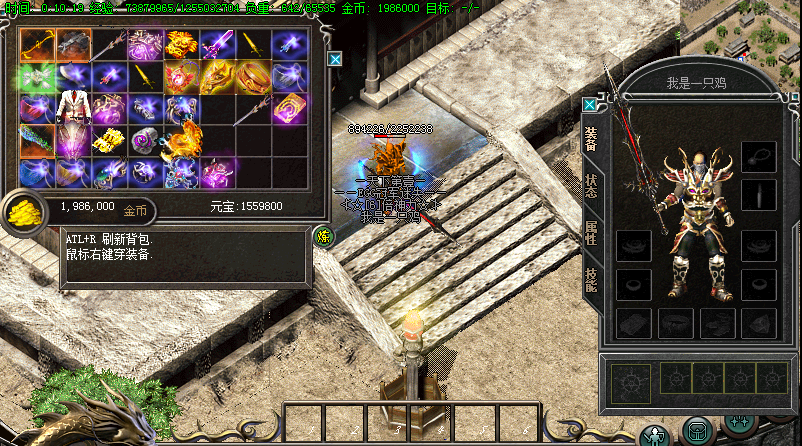Show the 属性 attributes tab
This screenshot has height=446, width=802.
[x=591, y=234]
